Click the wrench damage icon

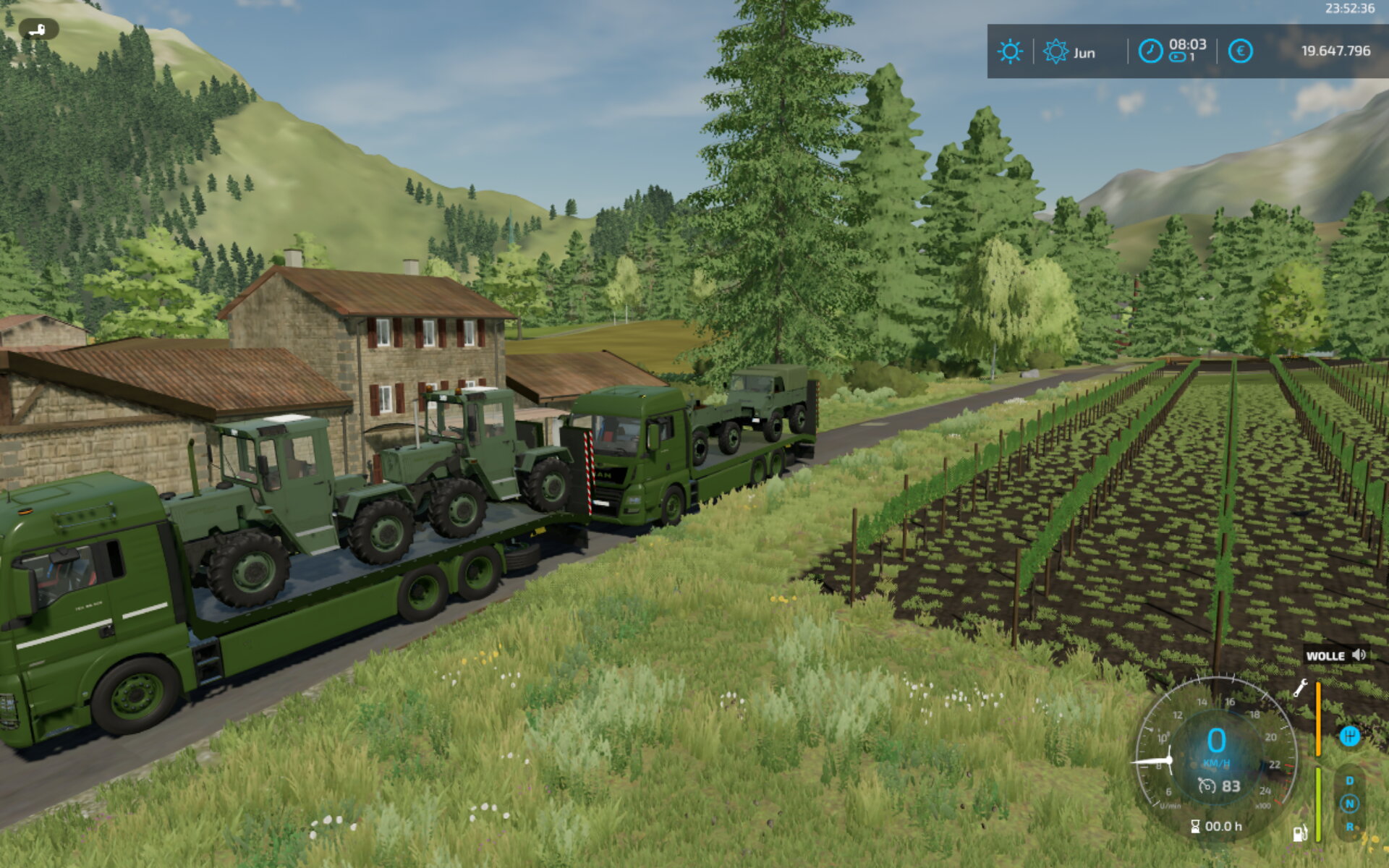coord(1300,688)
